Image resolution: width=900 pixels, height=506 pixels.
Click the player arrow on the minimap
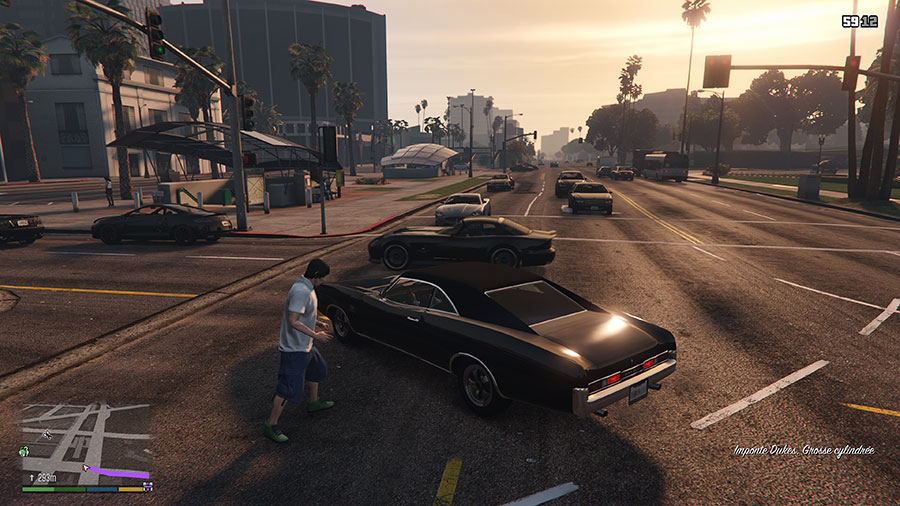(x=86, y=466)
